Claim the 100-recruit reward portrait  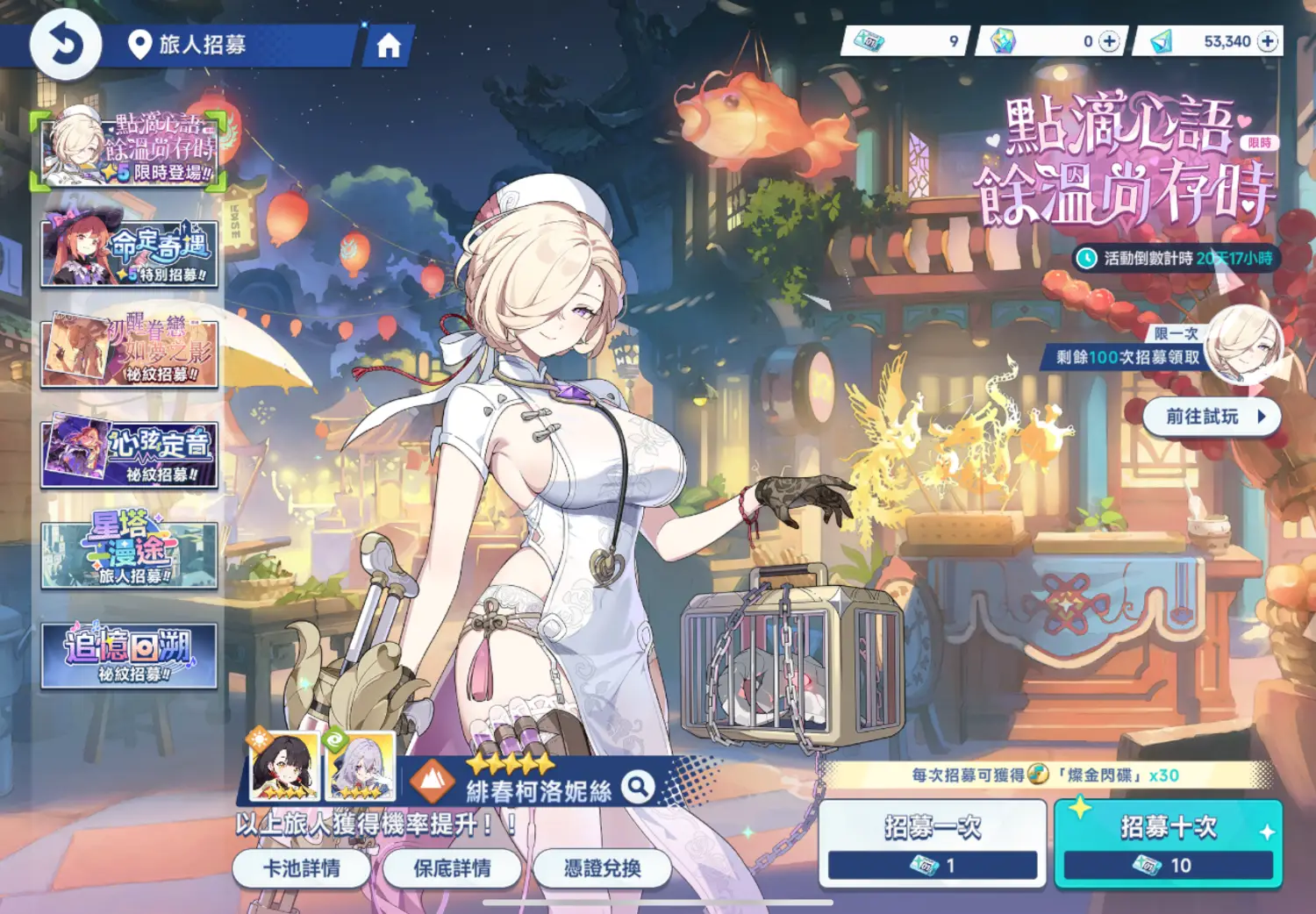pos(1243,344)
